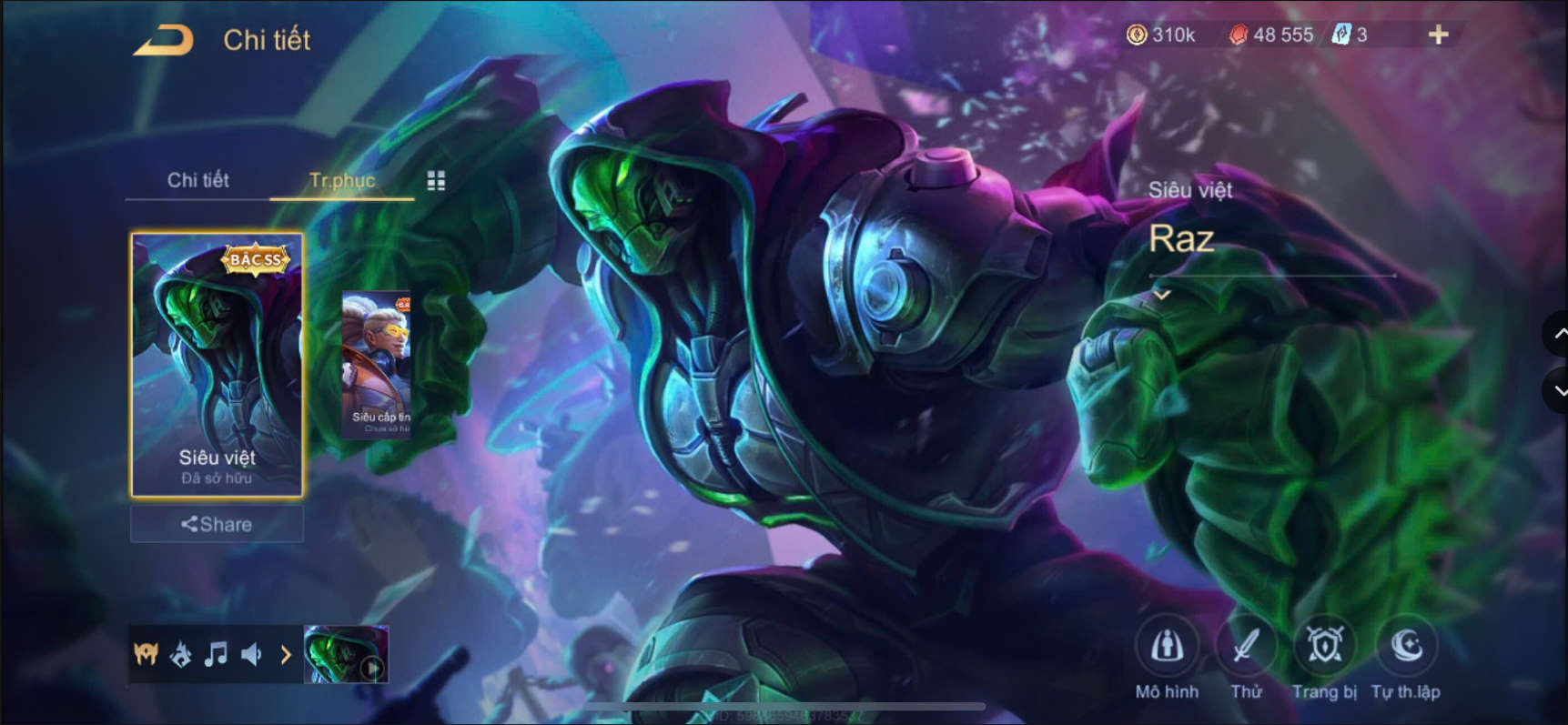Toggle background music with the note icon
This screenshot has height=725, width=1568.
(x=217, y=653)
